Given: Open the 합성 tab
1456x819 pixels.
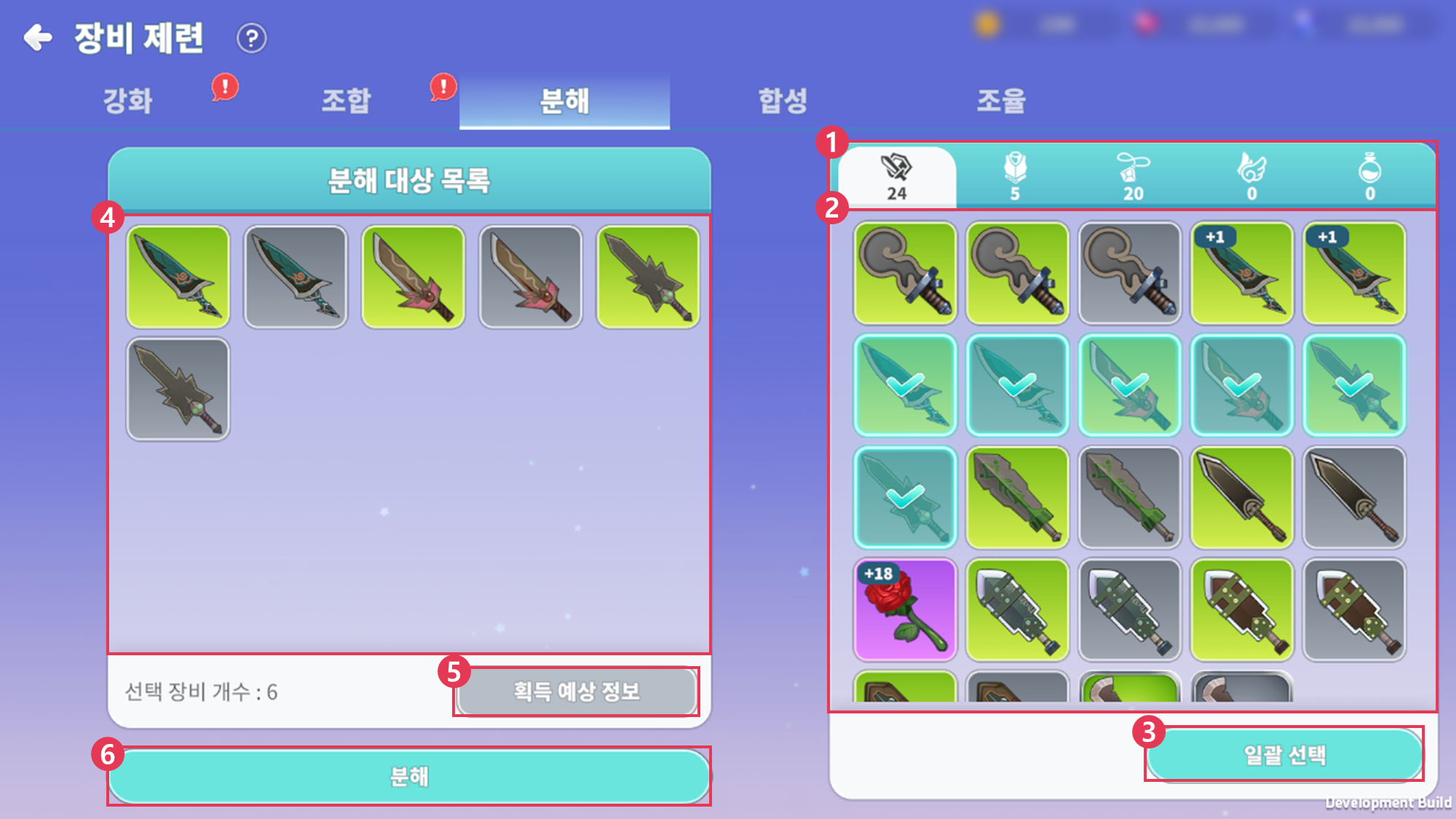Looking at the screenshot, I should tap(783, 100).
